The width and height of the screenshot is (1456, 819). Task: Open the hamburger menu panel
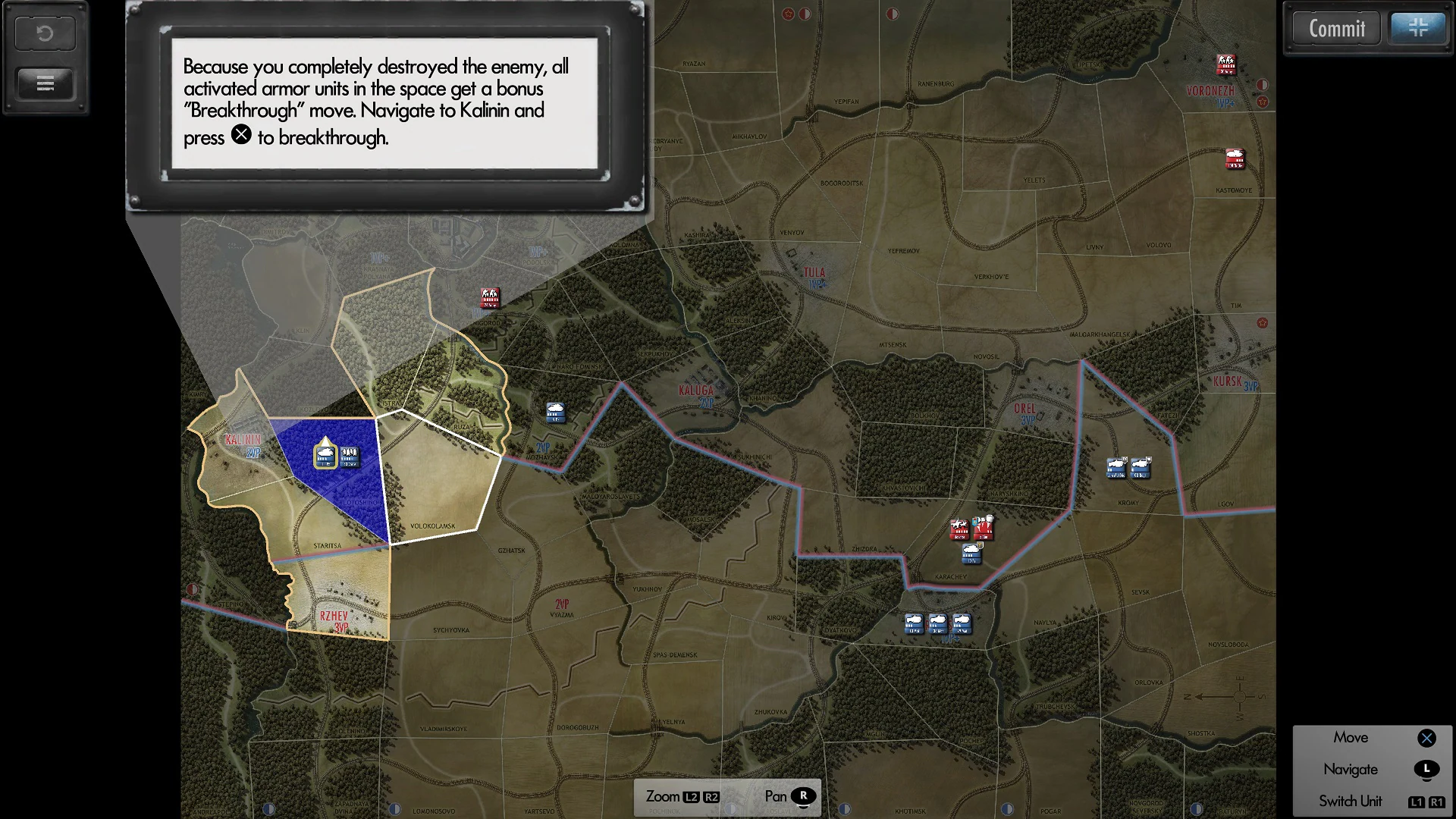[x=44, y=83]
